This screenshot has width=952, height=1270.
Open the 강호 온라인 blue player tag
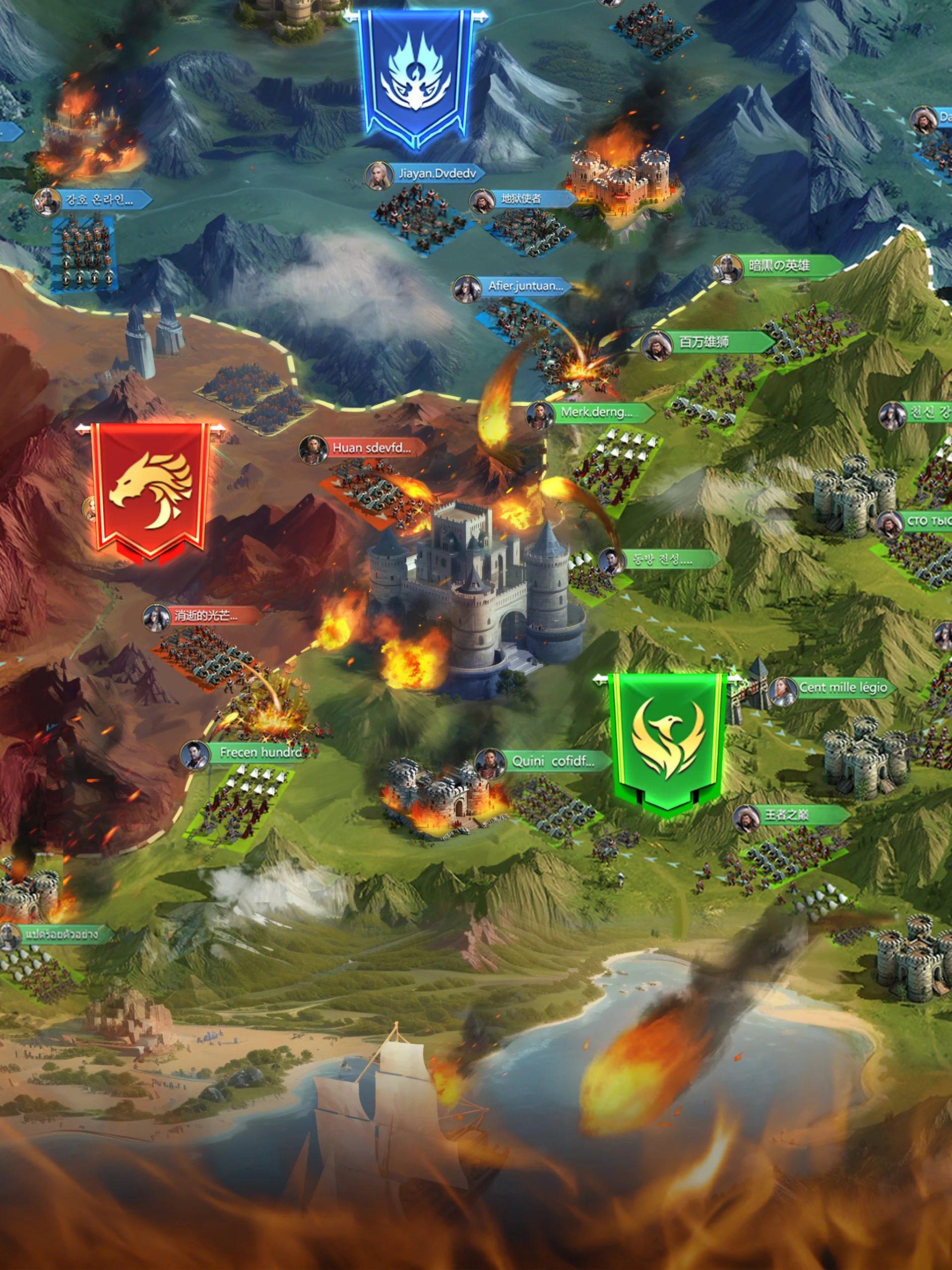99,200
